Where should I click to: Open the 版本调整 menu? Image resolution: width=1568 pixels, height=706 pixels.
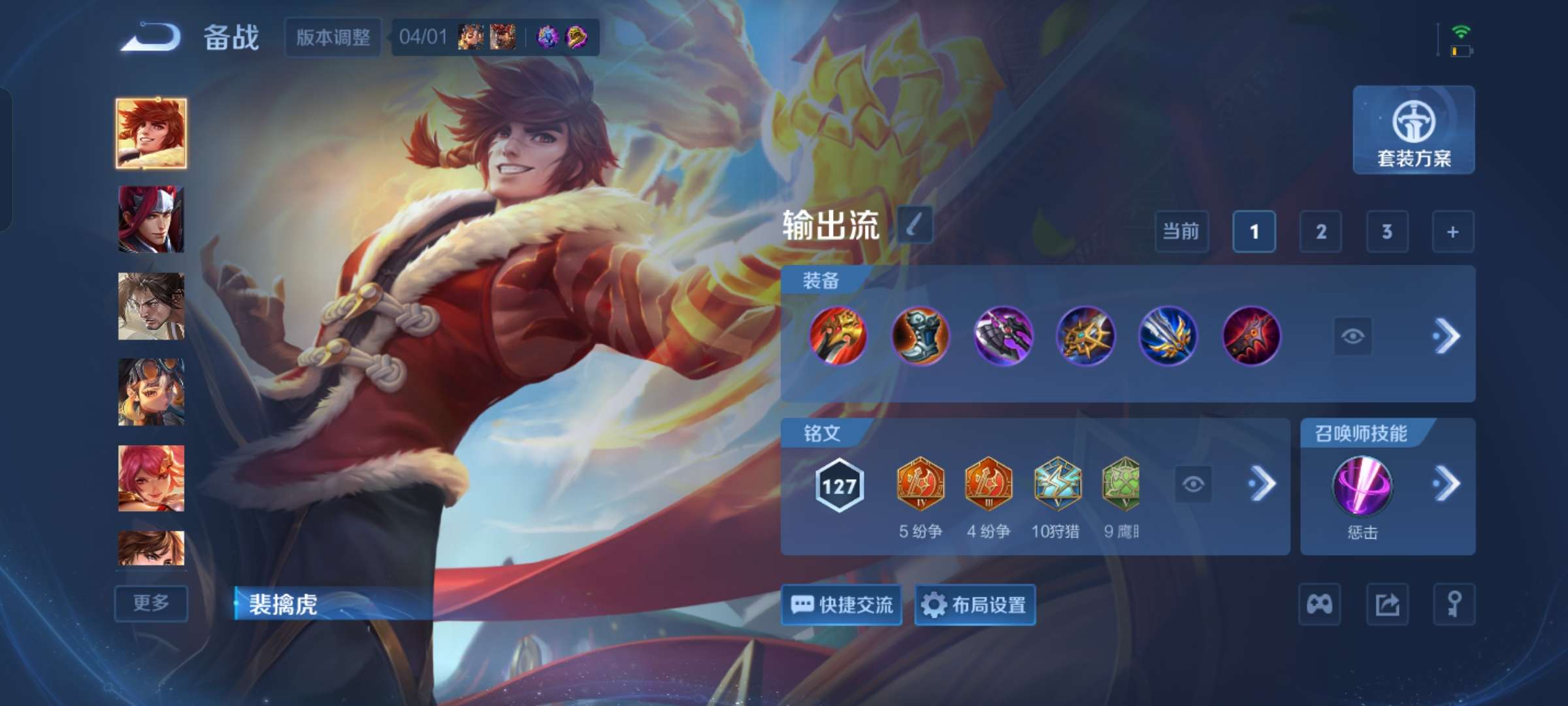click(332, 38)
